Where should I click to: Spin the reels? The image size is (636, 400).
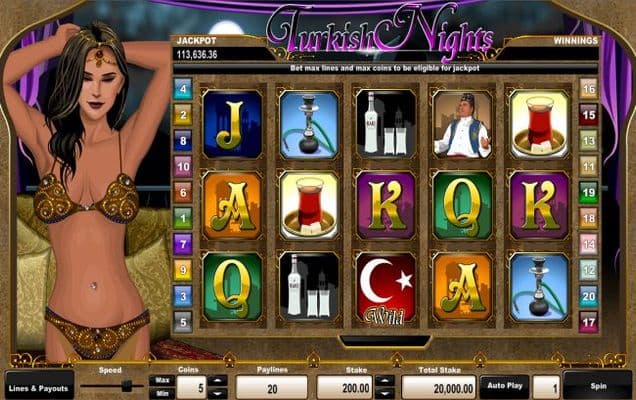click(597, 385)
